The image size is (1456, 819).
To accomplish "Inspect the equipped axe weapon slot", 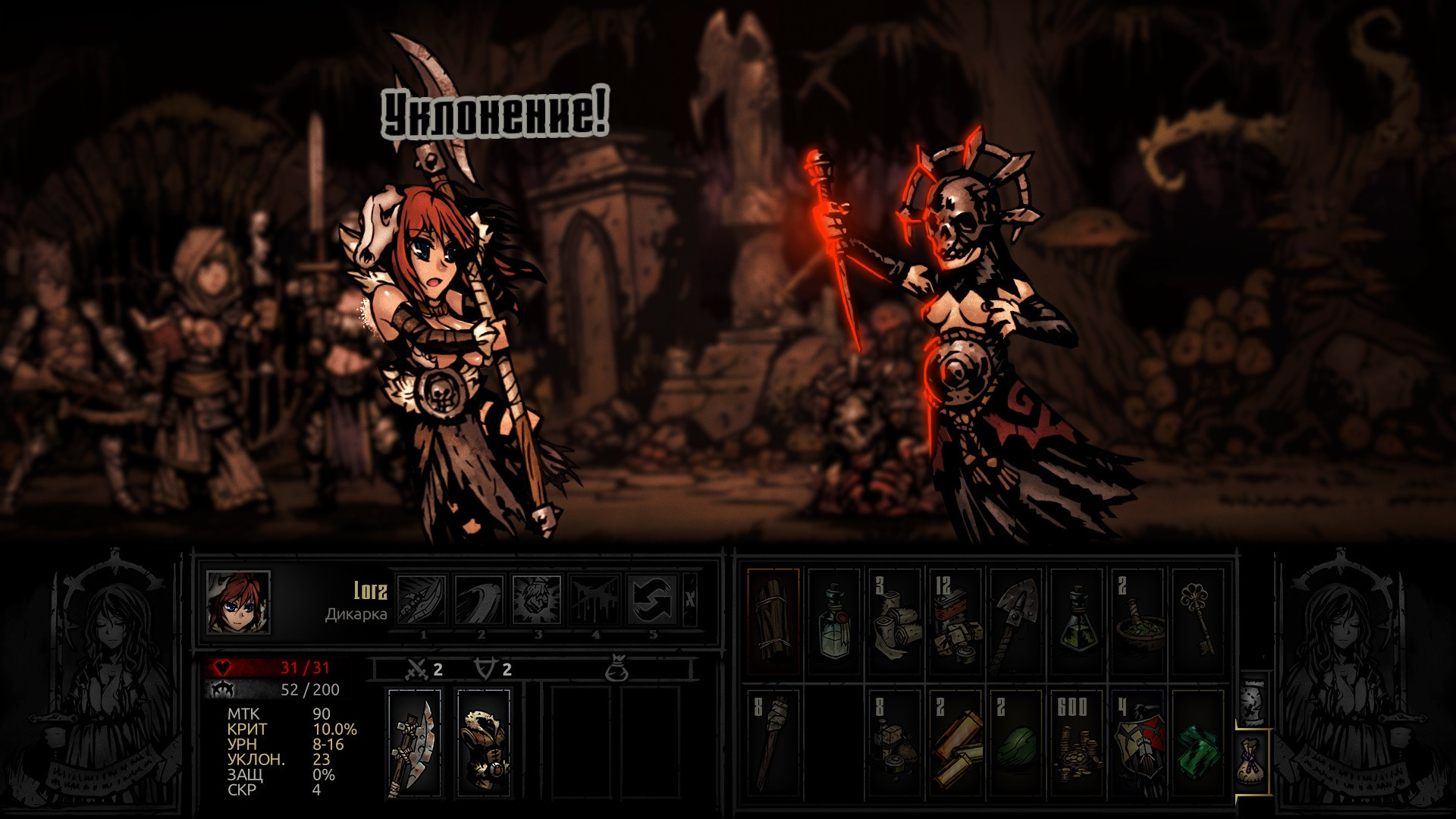I will 414,743.
